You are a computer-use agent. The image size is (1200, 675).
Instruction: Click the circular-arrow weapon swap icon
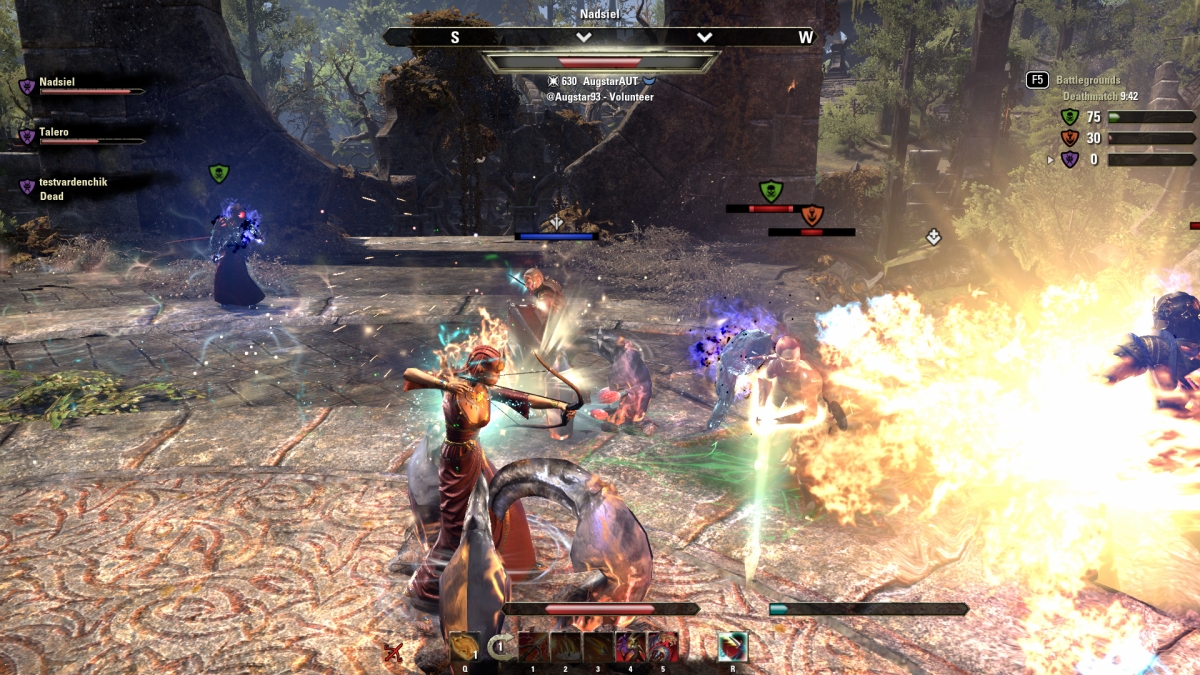500,647
